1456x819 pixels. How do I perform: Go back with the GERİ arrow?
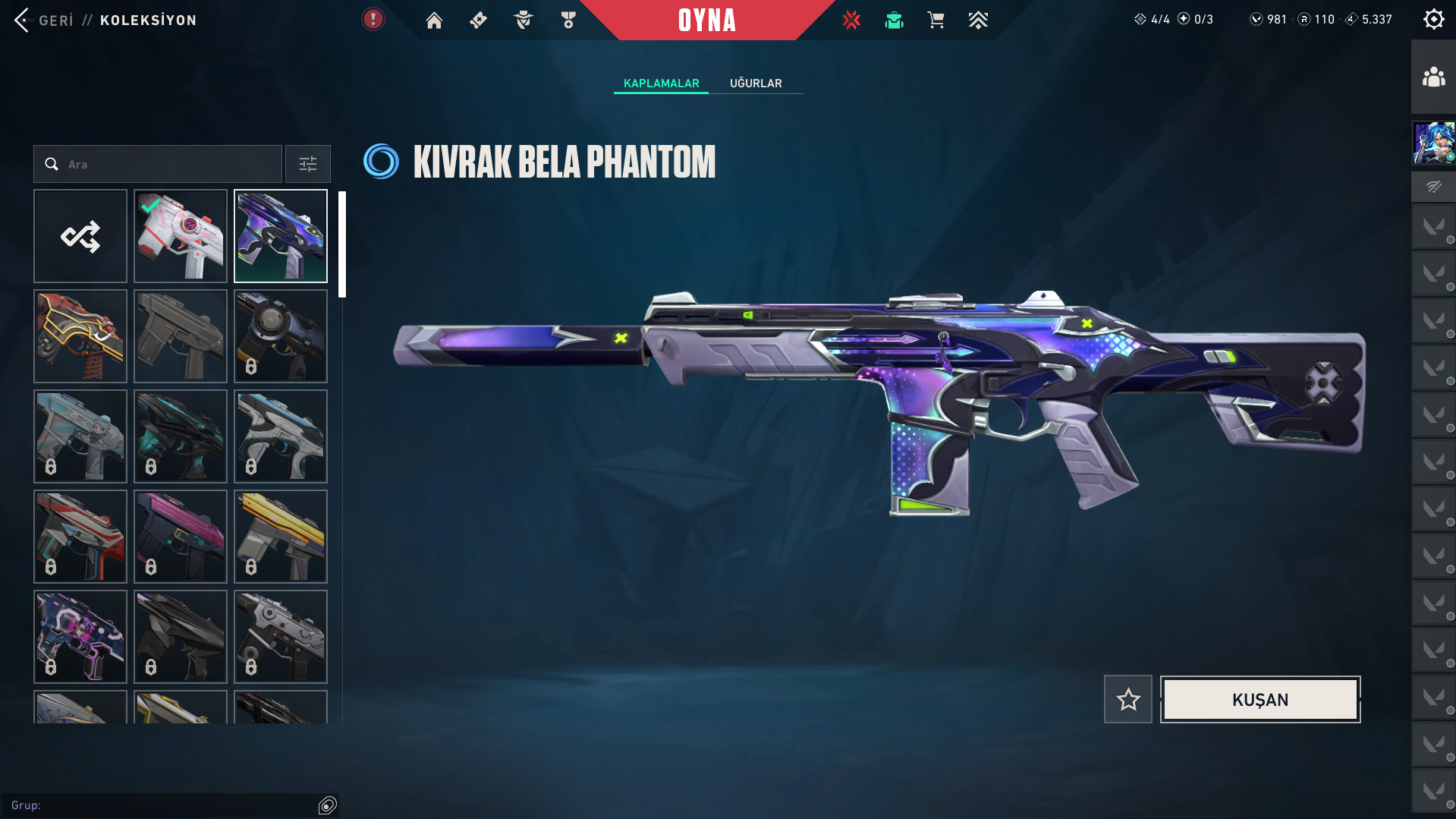[23, 20]
